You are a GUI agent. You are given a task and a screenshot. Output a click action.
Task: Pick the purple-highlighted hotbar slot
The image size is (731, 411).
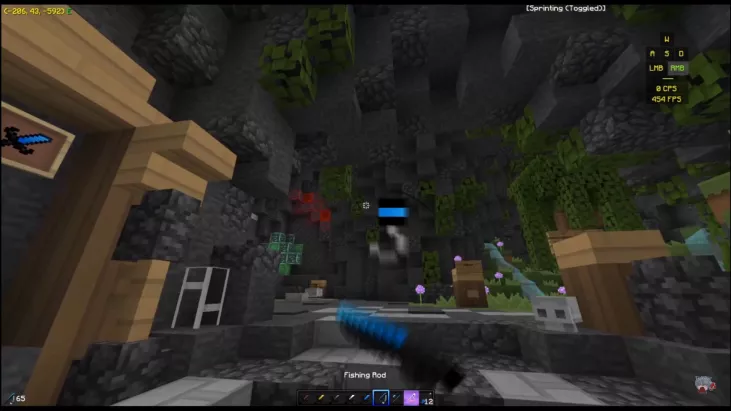pyautogui.click(x=411, y=397)
